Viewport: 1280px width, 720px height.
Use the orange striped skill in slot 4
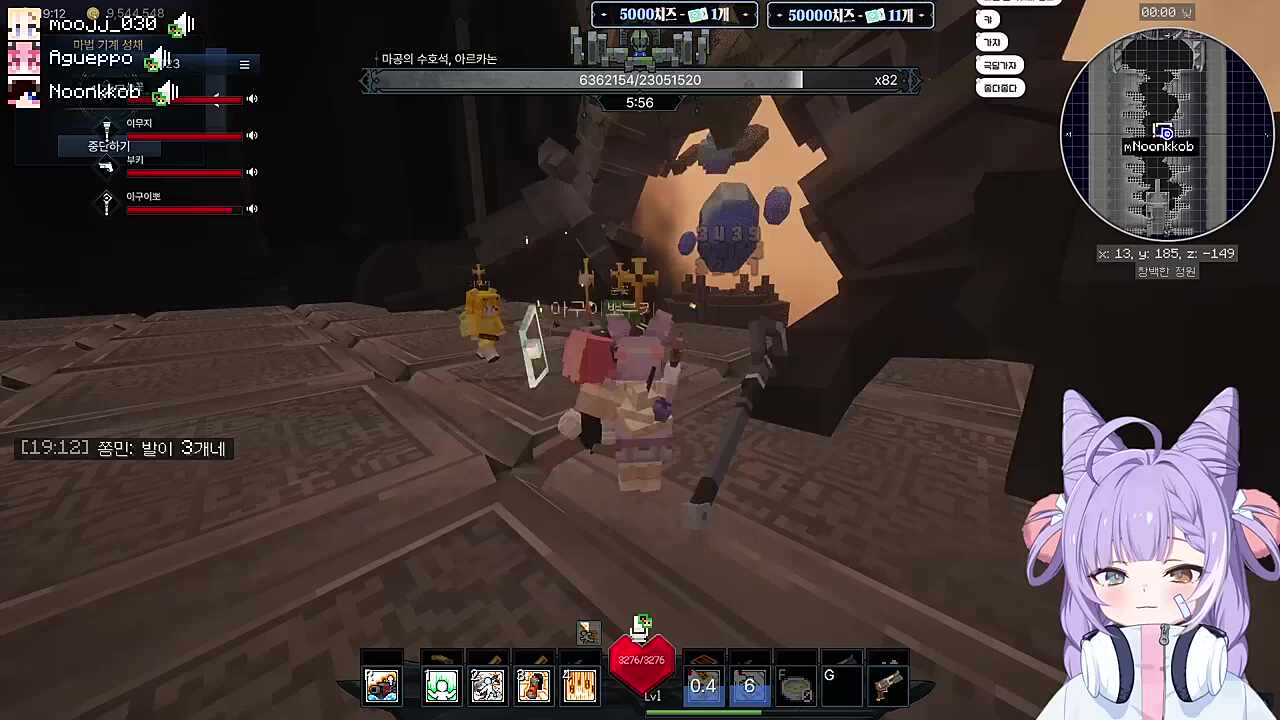click(580, 686)
